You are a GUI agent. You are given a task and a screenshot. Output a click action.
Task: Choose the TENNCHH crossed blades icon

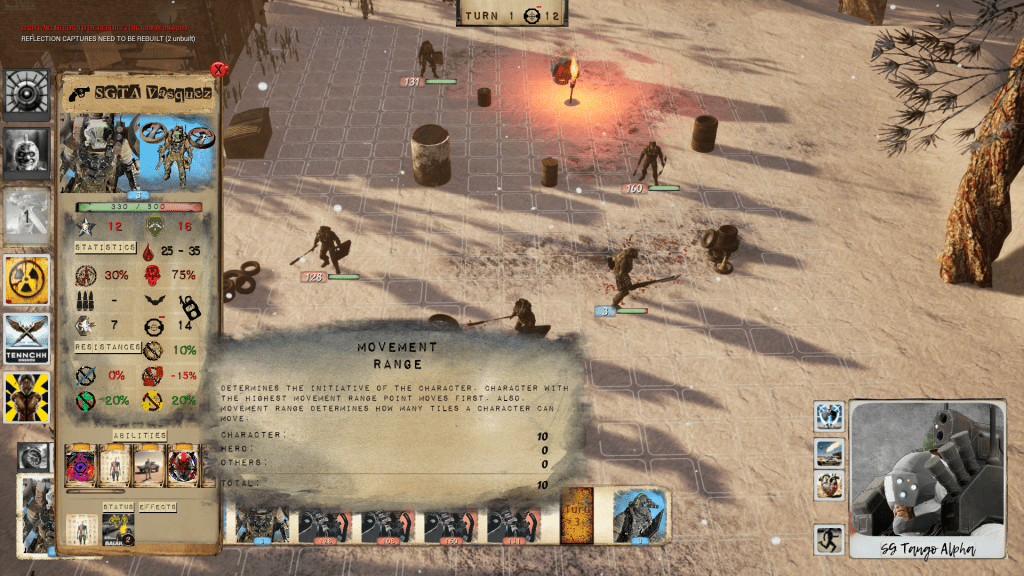tap(27, 339)
